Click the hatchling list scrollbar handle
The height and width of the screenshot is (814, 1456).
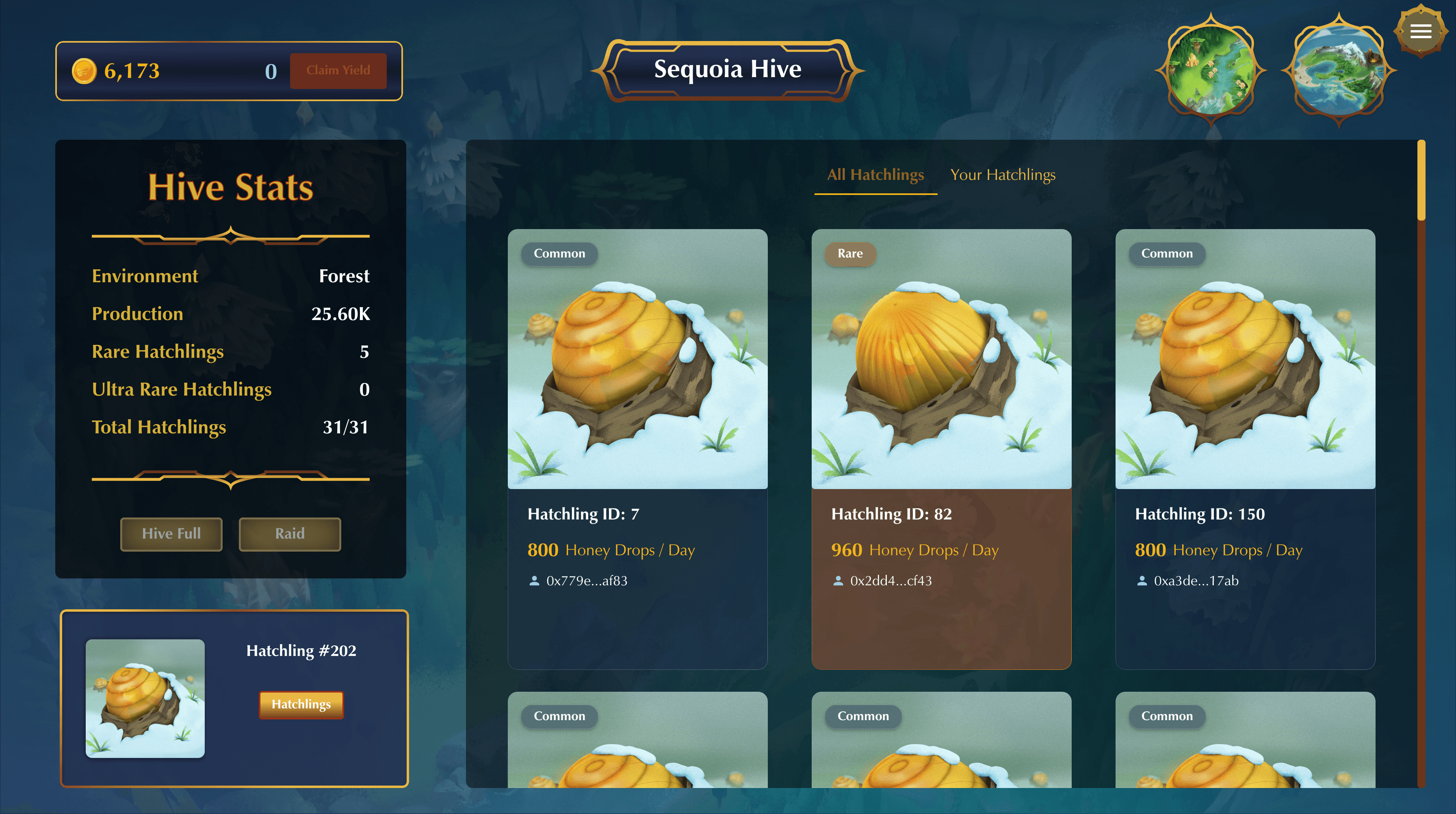point(1421,181)
